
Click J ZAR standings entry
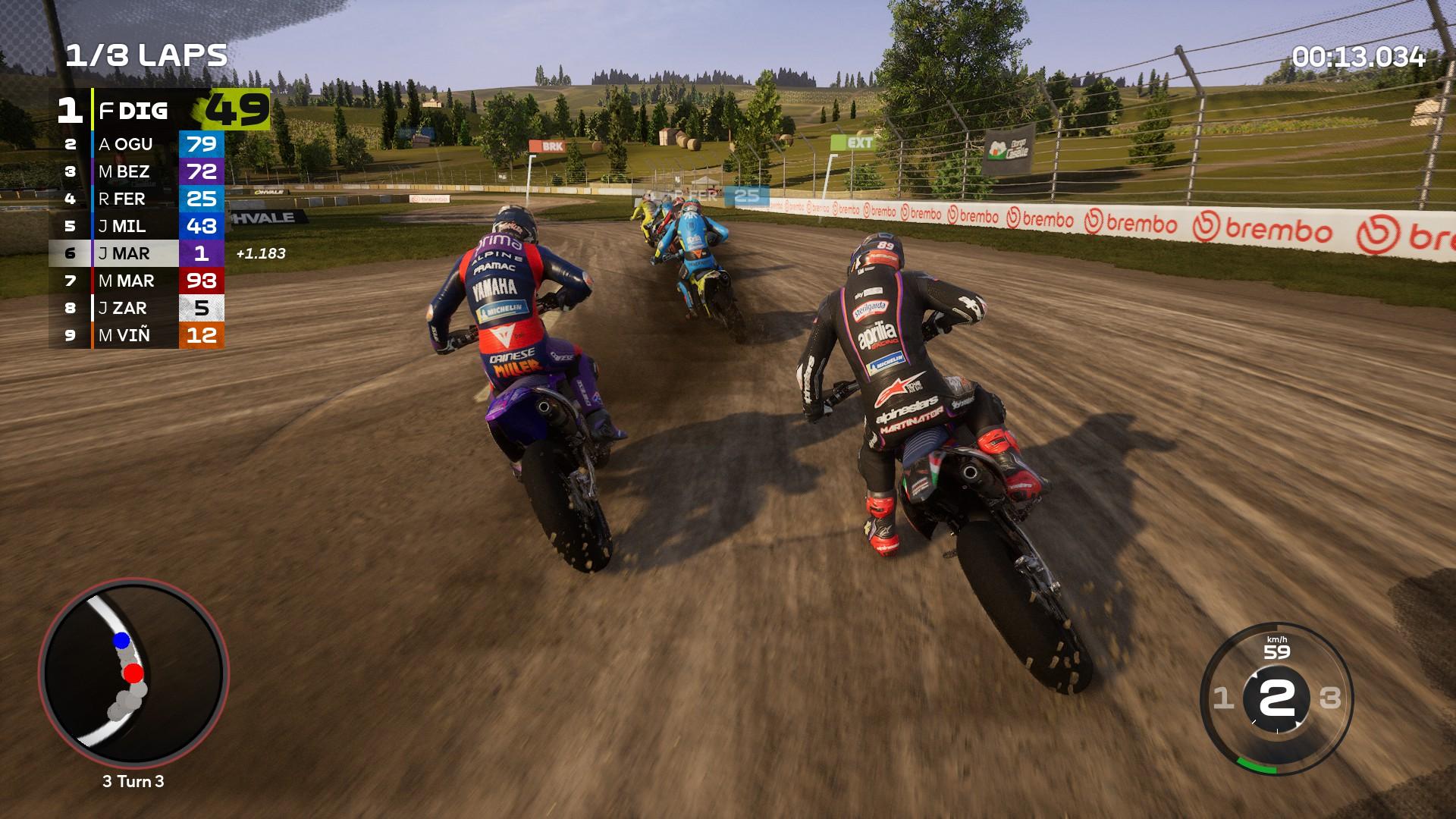pyautogui.click(x=137, y=308)
